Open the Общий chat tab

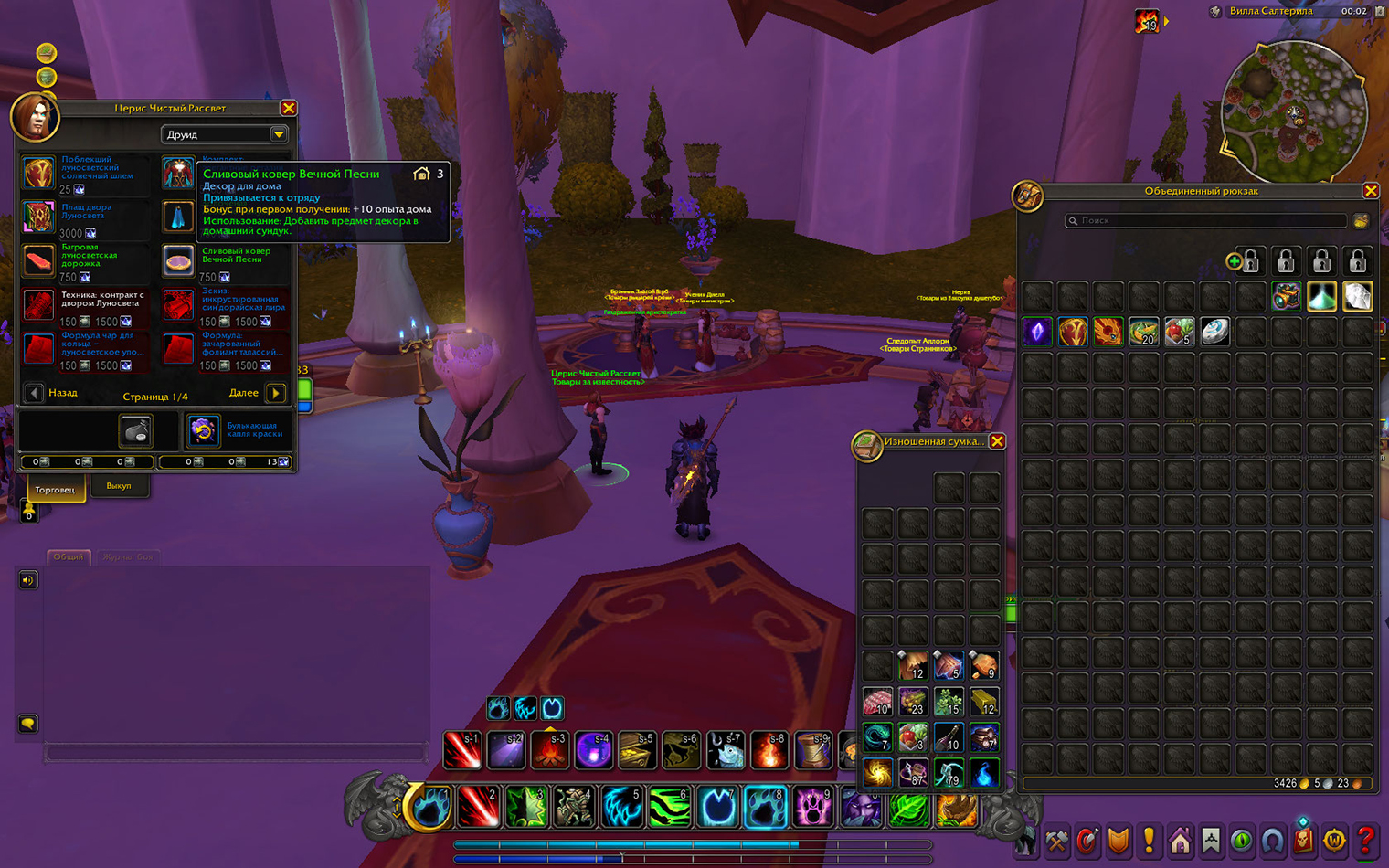click(68, 556)
